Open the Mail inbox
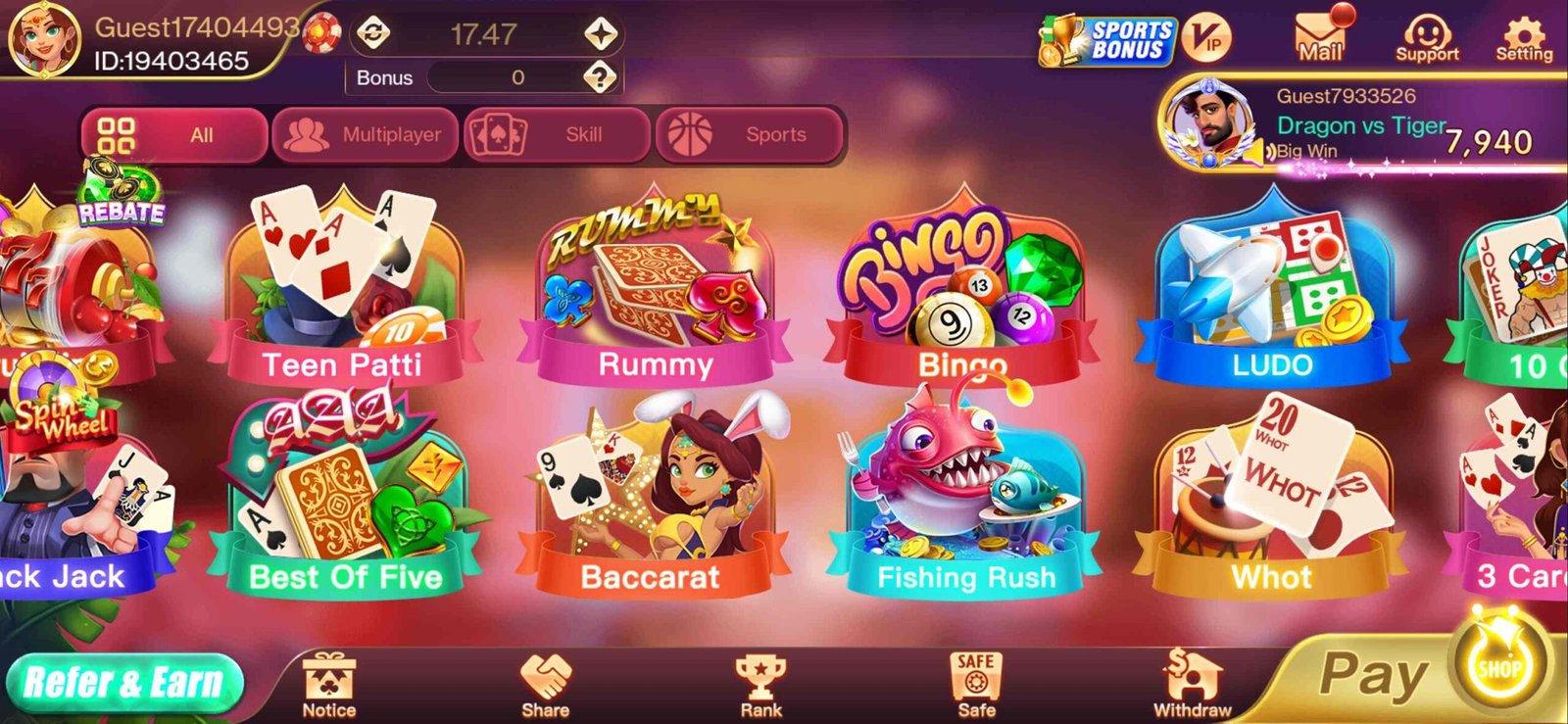 click(1320, 37)
